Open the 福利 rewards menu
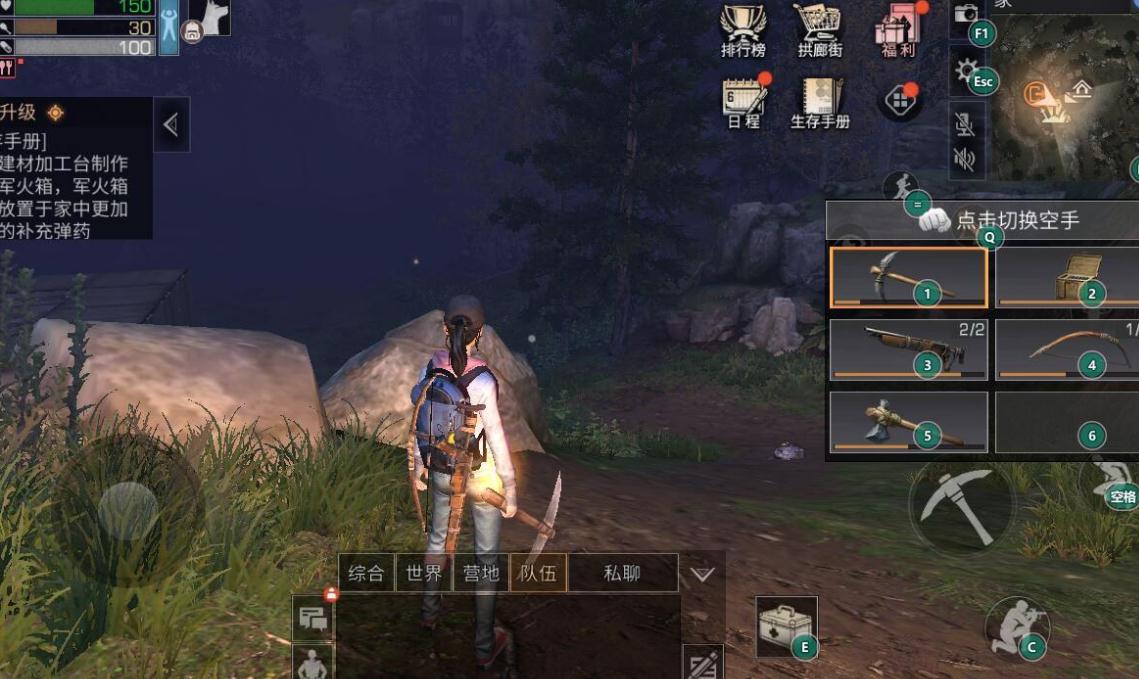 click(896, 28)
